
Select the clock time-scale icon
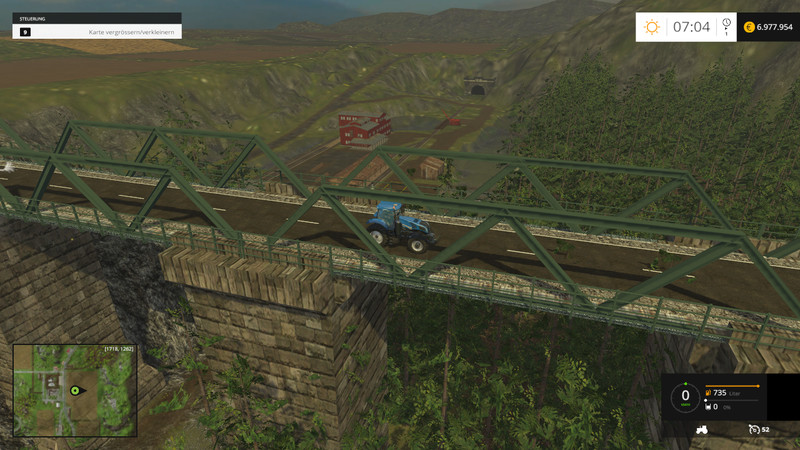(726, 24)
